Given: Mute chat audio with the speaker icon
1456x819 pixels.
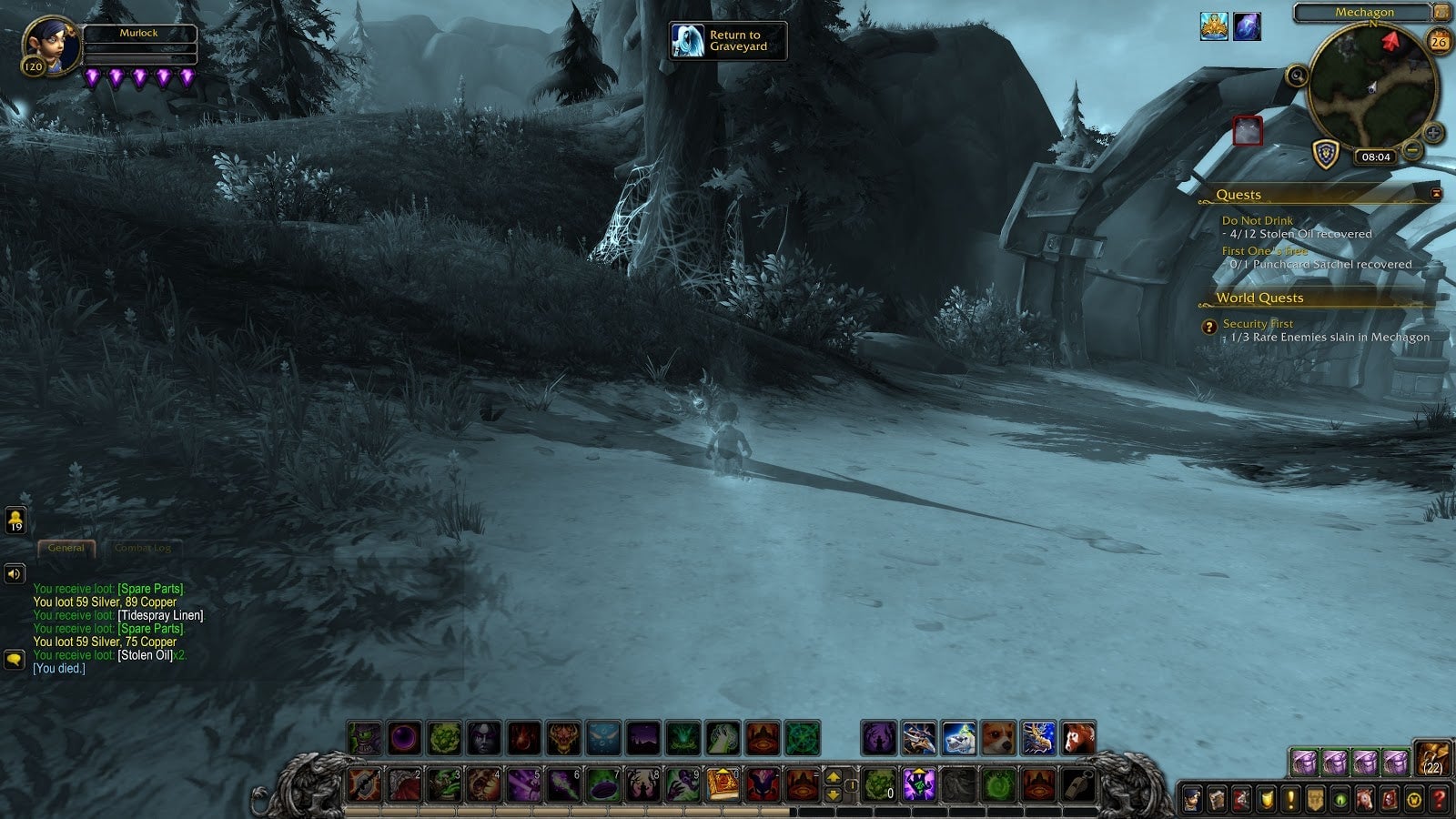Looking at the screenshot, I should 13,573.
